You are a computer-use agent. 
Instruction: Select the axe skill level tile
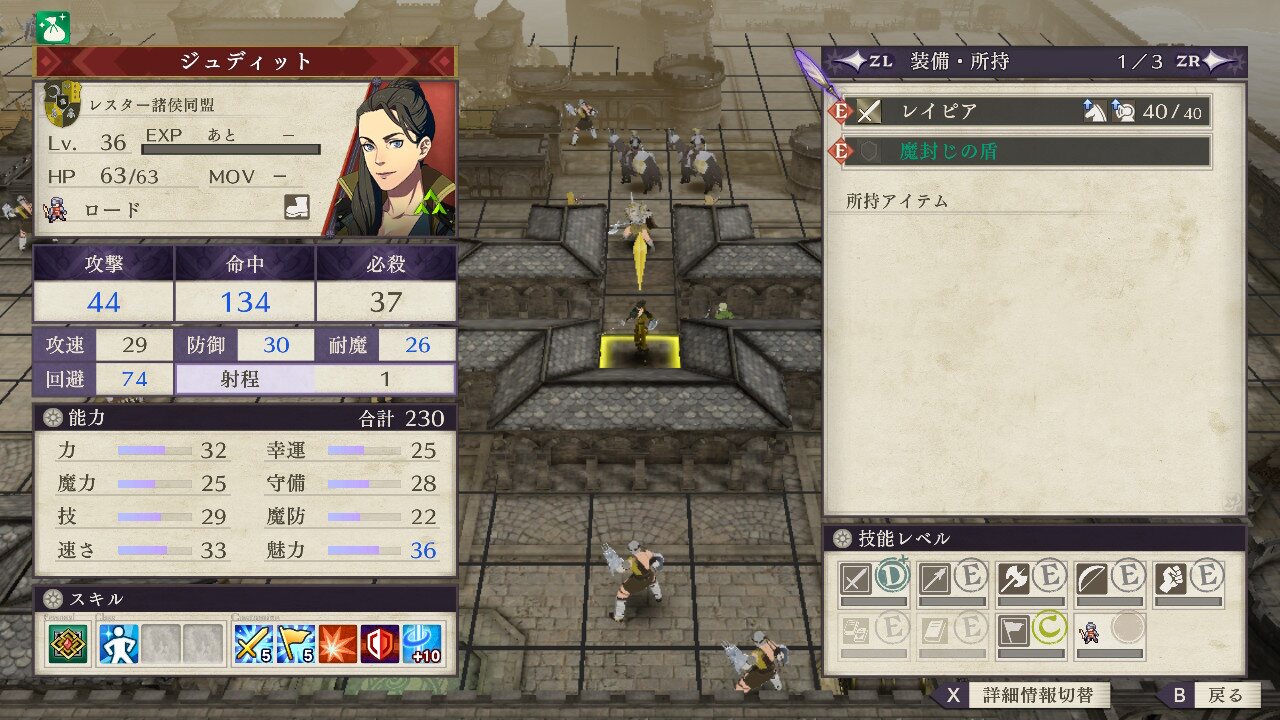pyautogui.click(x=1031, y=581)
